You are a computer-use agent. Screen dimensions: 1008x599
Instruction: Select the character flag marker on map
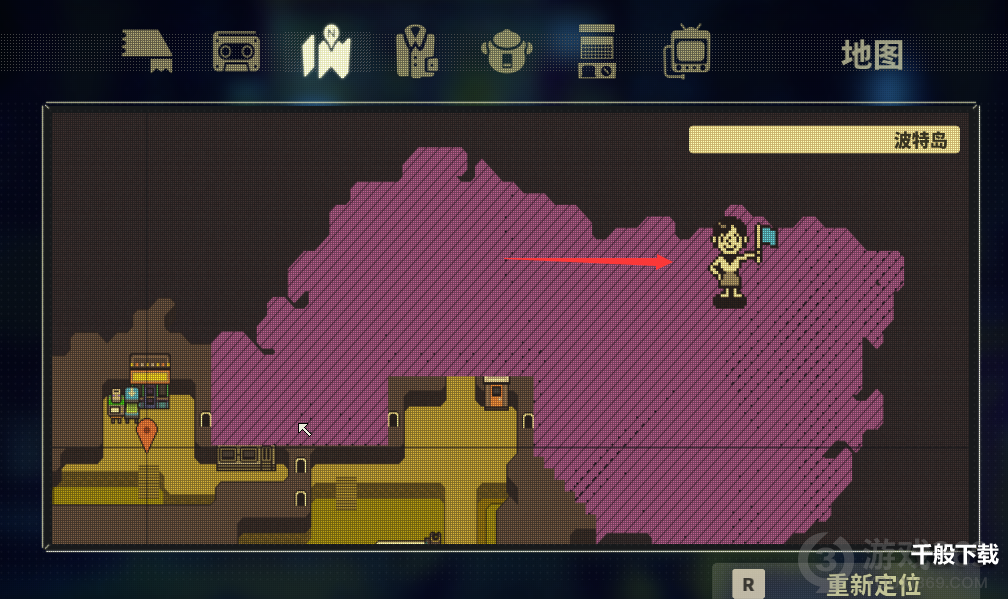click(737, 260)
